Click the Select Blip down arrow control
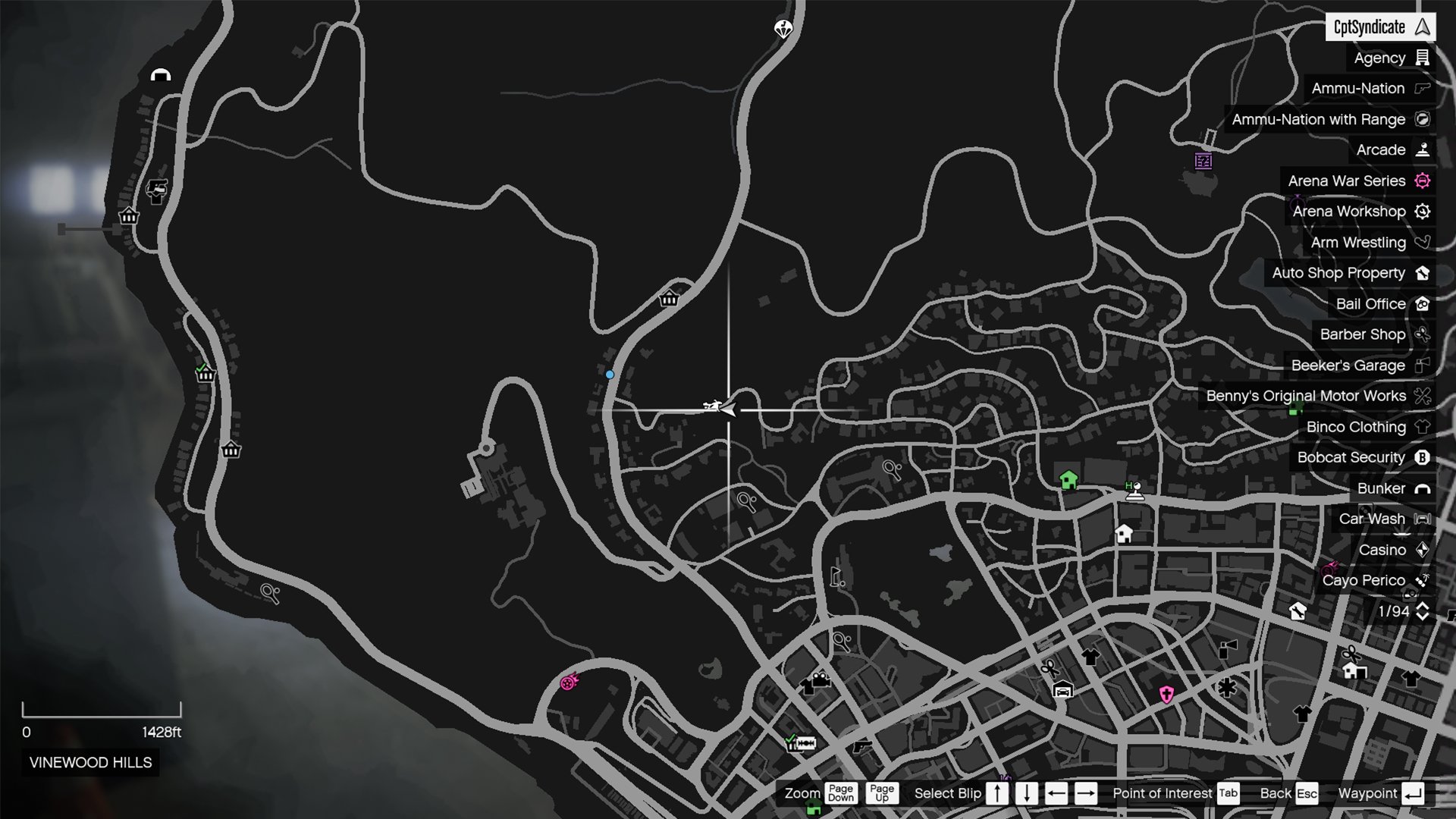1456x819 pixels. pos(1027,793)
